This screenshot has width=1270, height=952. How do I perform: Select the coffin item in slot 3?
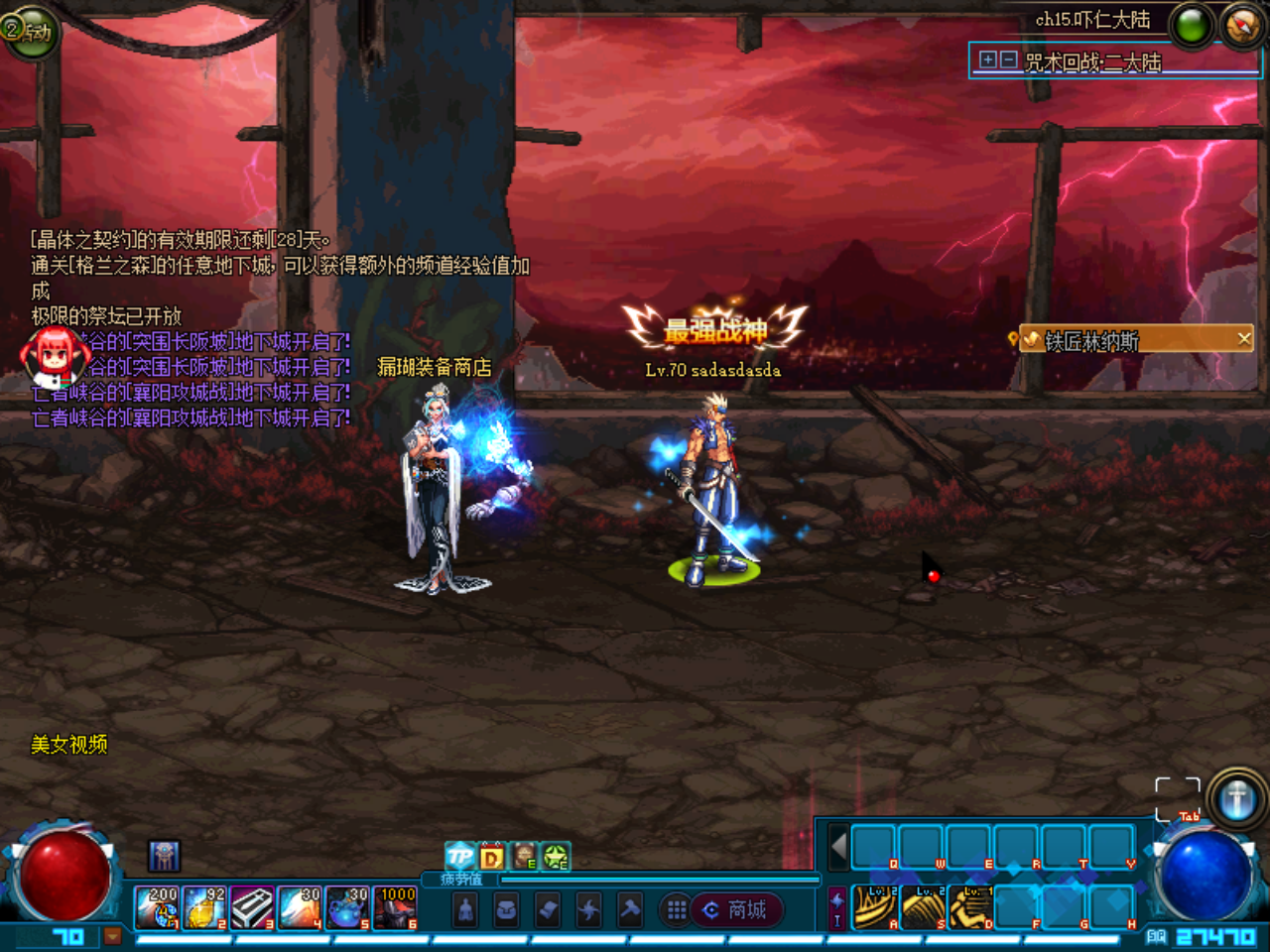[253, 907]
